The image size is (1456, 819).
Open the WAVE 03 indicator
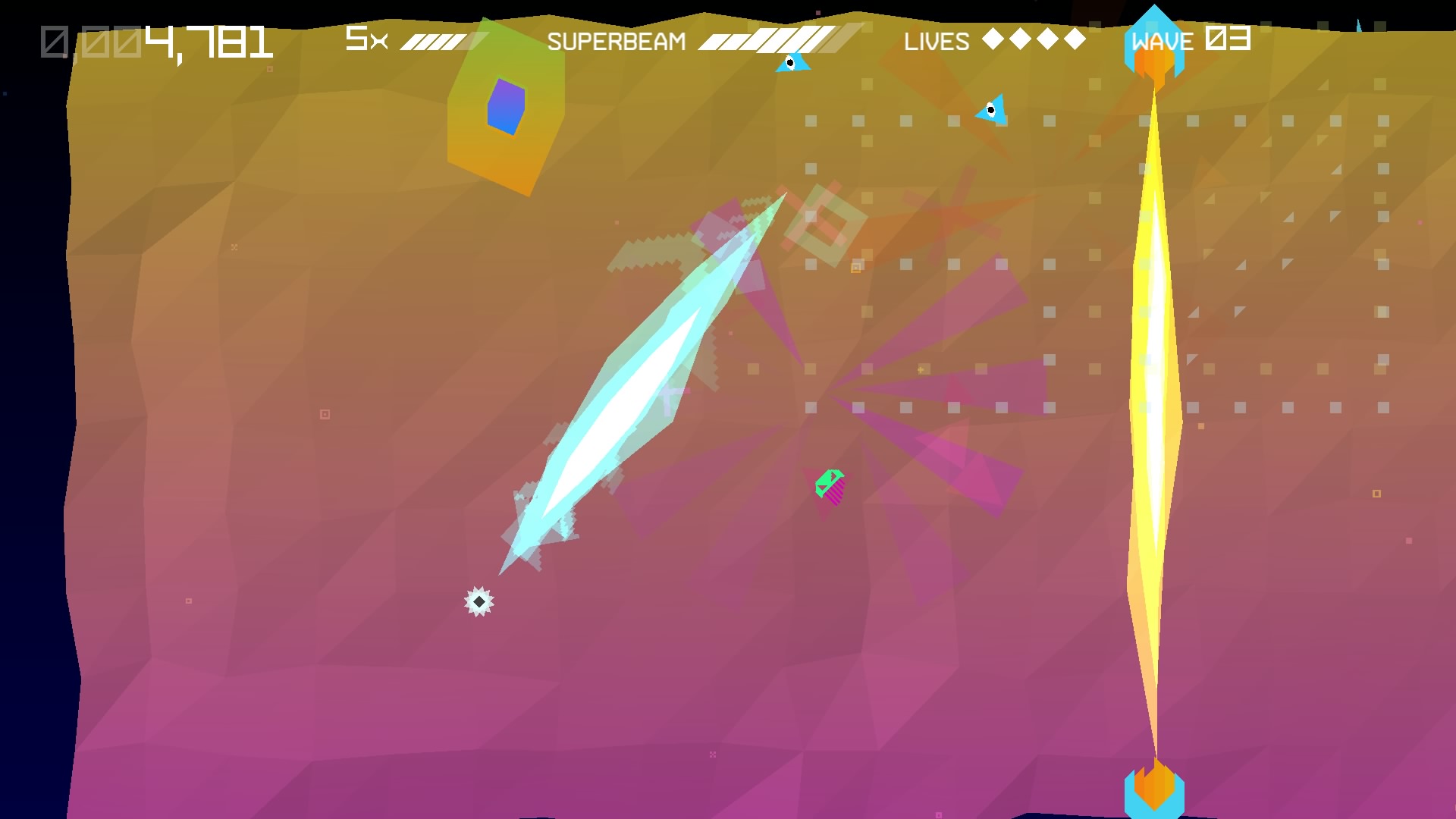tap(1189, 40)
